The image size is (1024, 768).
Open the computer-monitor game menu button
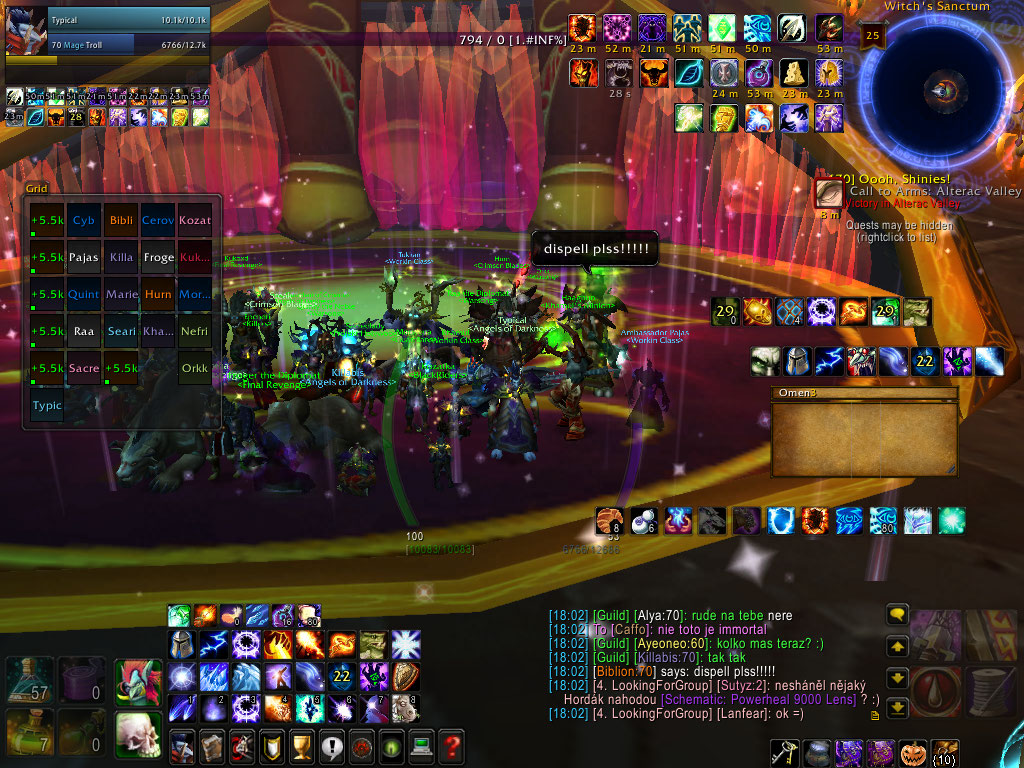click(x=422, y=745)
